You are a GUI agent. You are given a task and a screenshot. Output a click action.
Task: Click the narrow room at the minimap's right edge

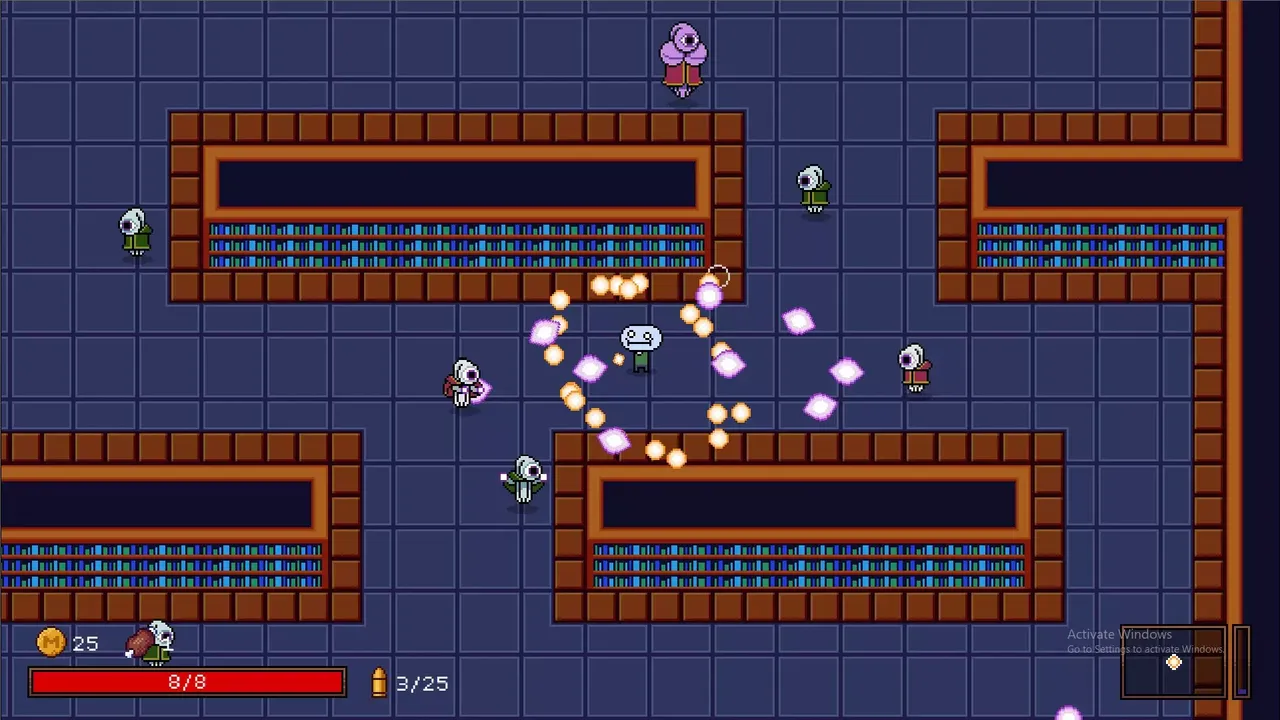point(1243,660)
